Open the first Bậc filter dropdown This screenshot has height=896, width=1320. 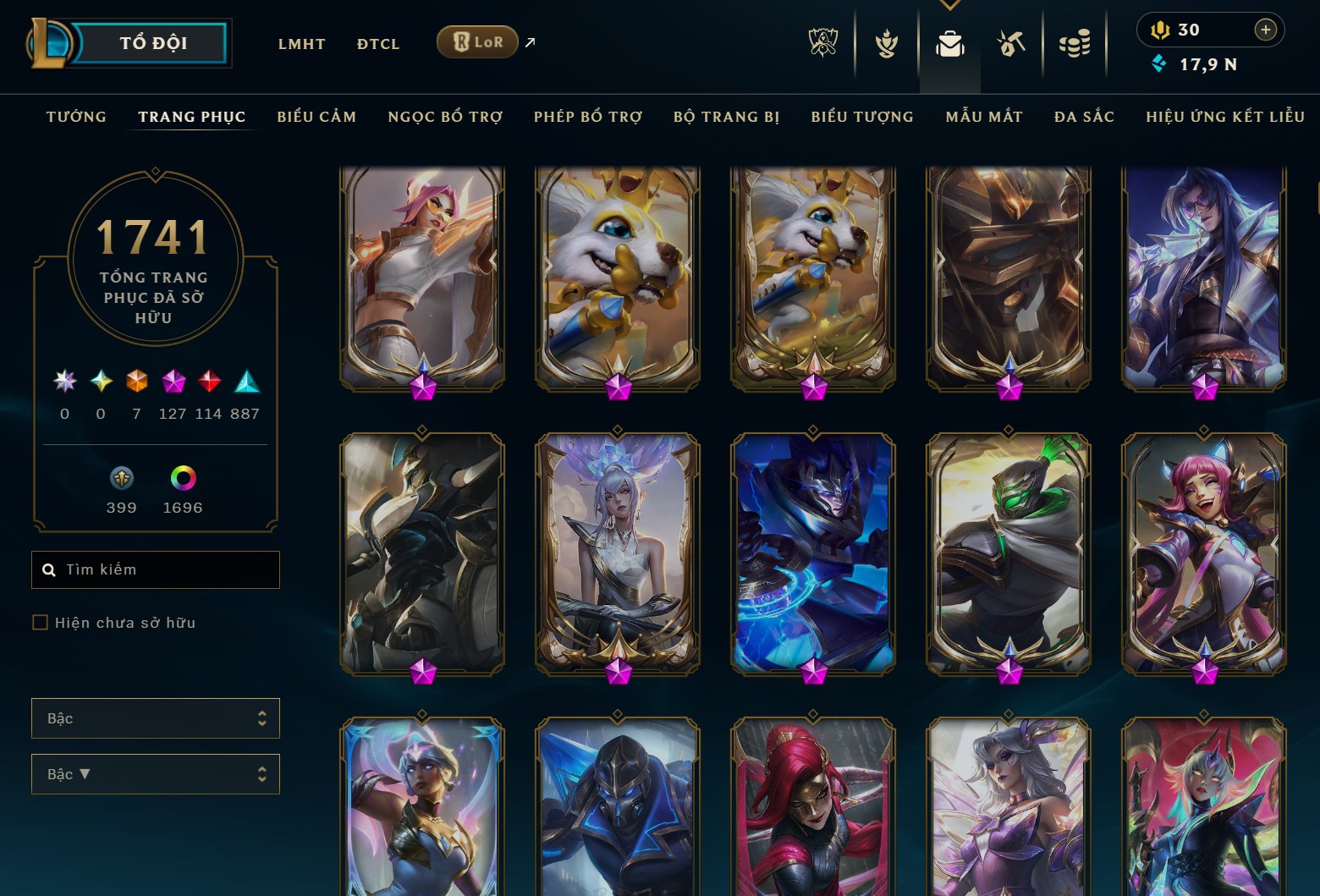[155, 717]
